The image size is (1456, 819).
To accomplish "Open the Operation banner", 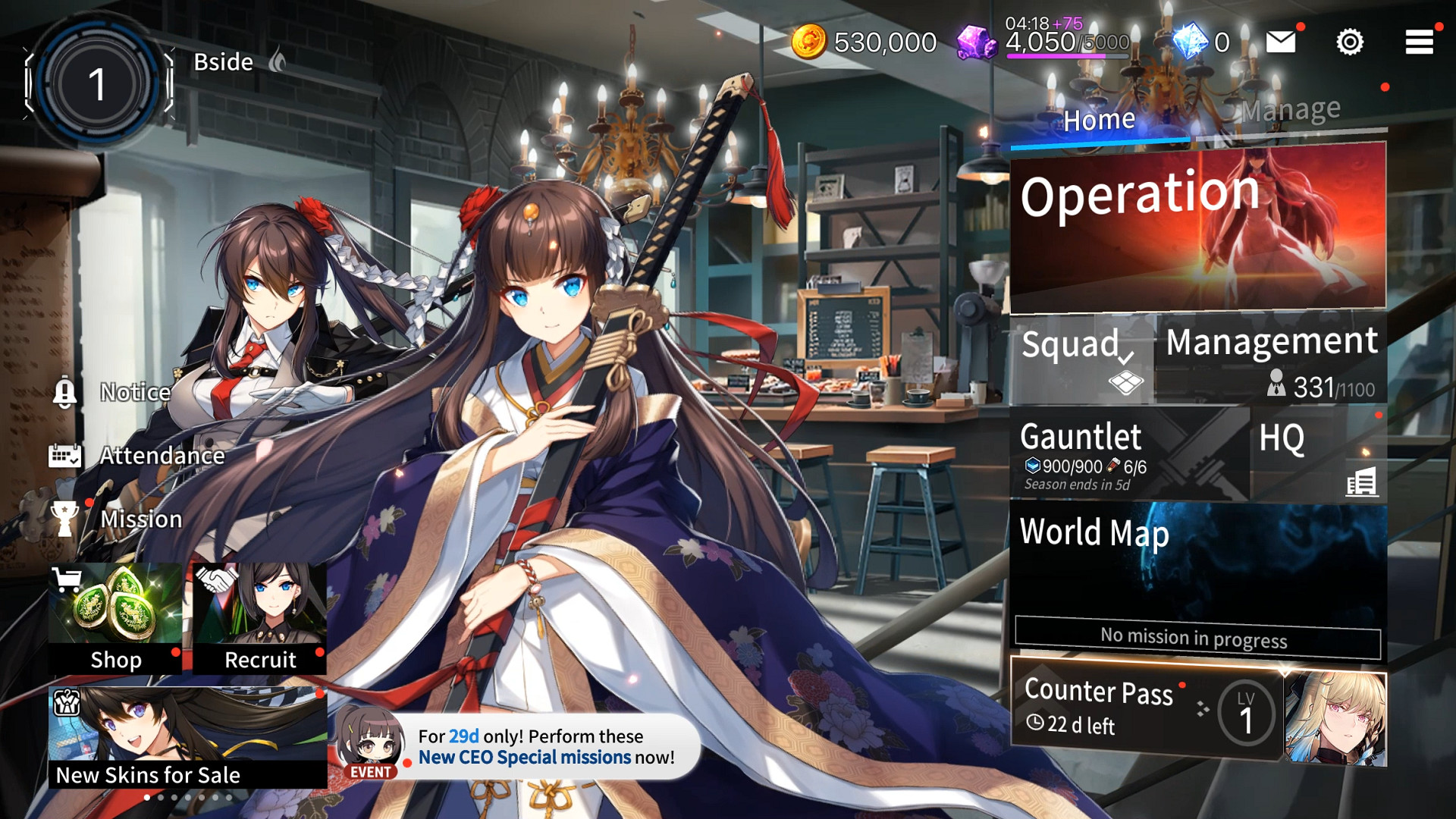I will pos(1197,224).
